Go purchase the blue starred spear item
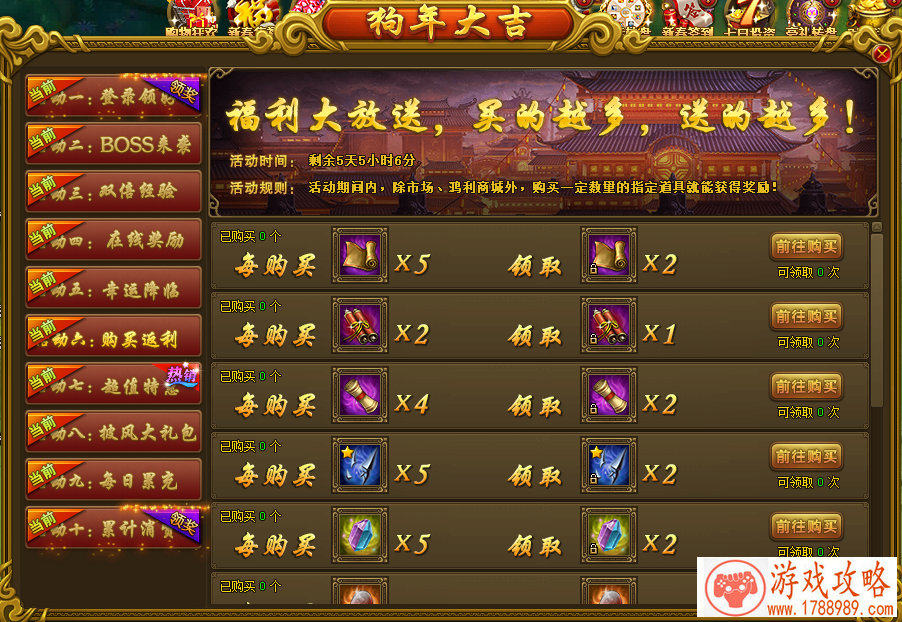 coord(806,457)
